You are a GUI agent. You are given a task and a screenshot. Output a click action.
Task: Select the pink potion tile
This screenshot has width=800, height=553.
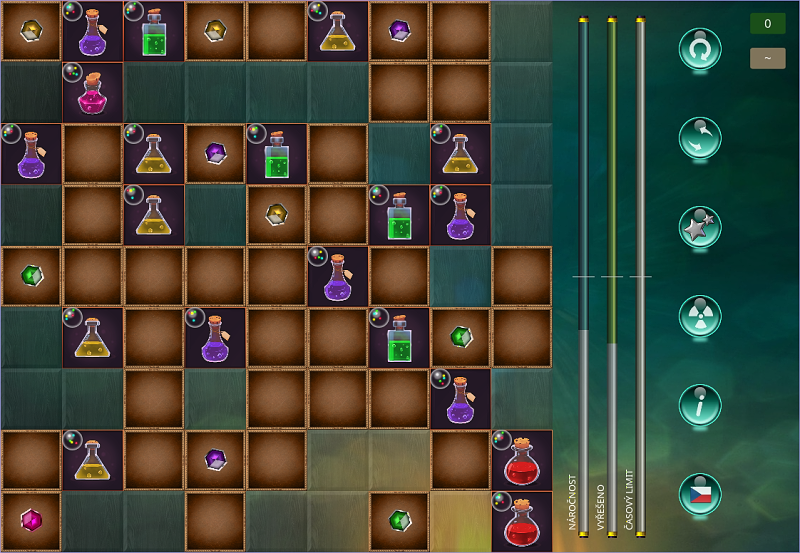tap(93, 92)
